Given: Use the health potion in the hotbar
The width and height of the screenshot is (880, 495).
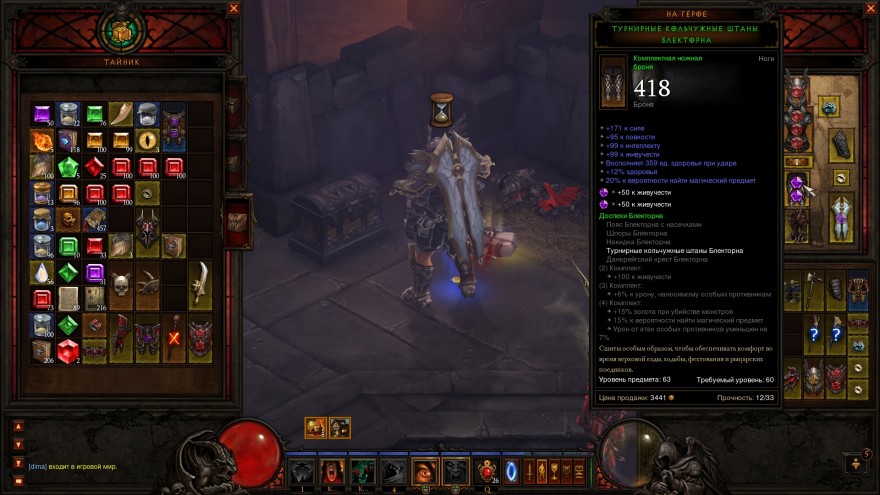Looking at the screenshot, I should pyautogui.click(x=487, y=470).
